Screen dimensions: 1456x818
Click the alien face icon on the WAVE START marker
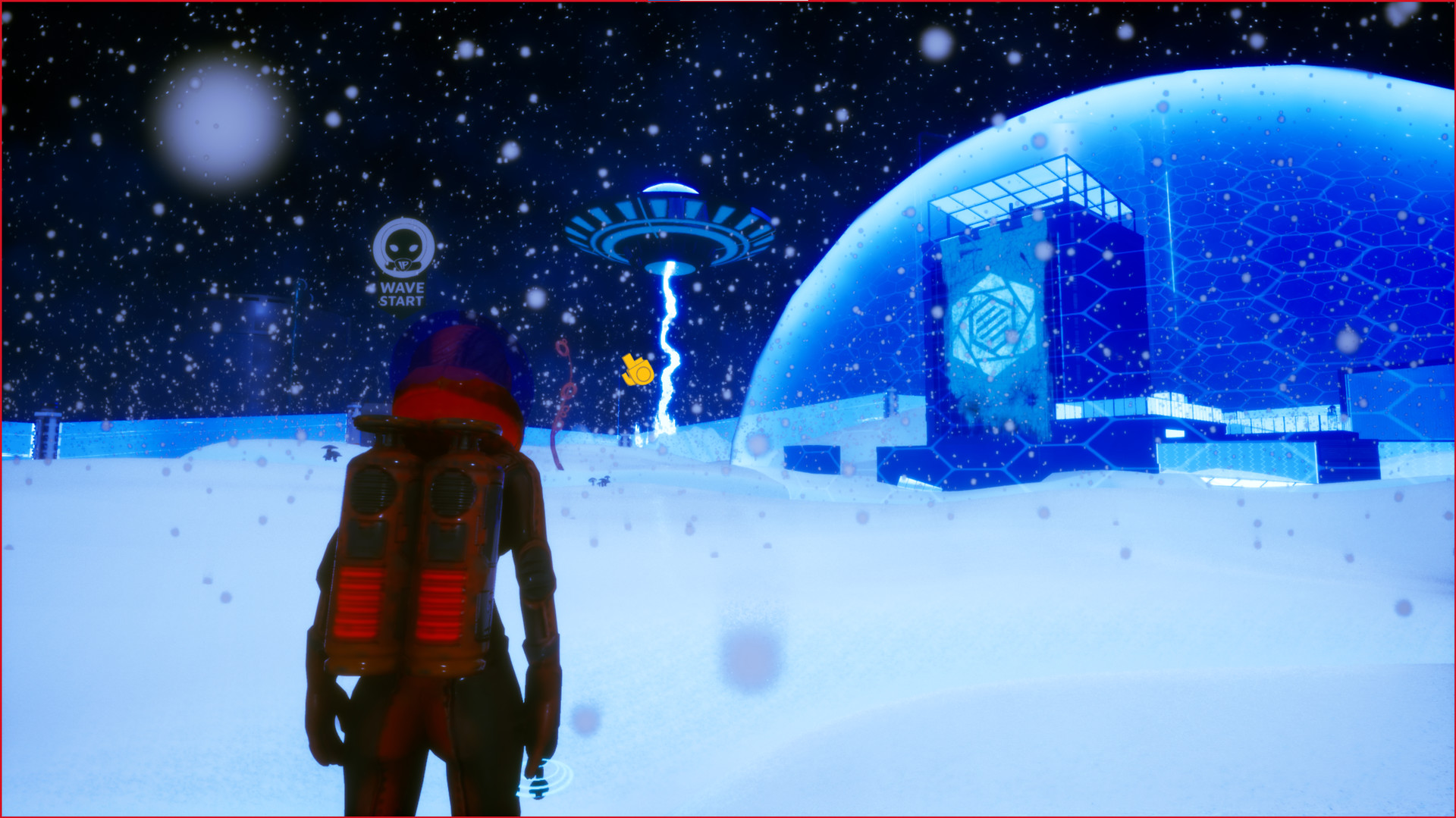[x=403, y=246]
